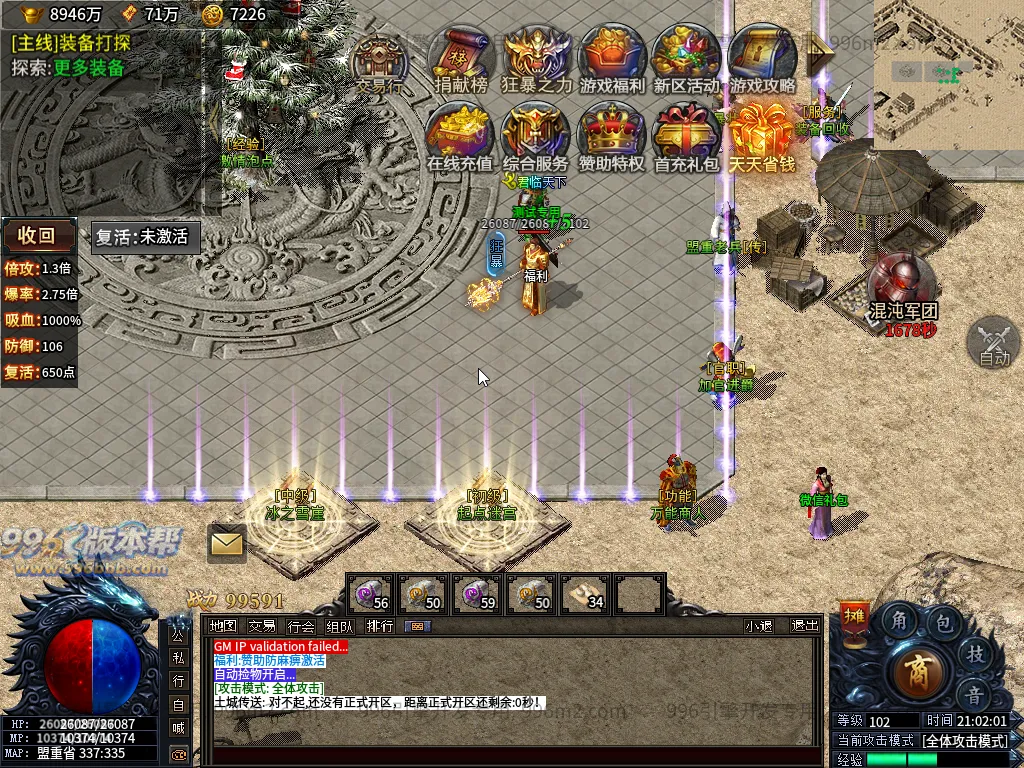This screenshot has width=1024, height=768.
Task: Open the 在线充值 online recharge chest
Action: tap(460, 137)
